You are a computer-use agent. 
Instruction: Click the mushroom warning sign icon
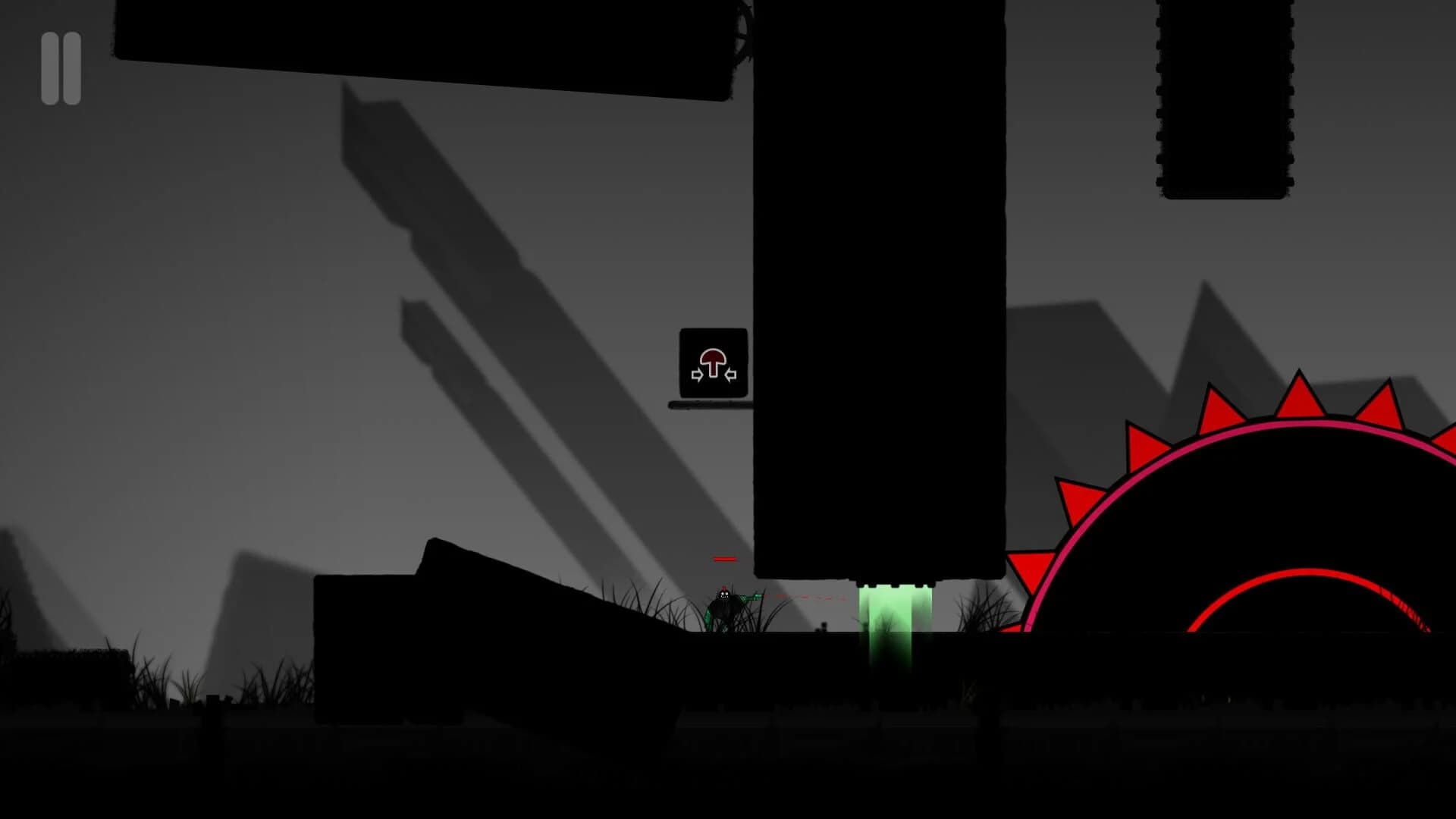tap(713, 364)
